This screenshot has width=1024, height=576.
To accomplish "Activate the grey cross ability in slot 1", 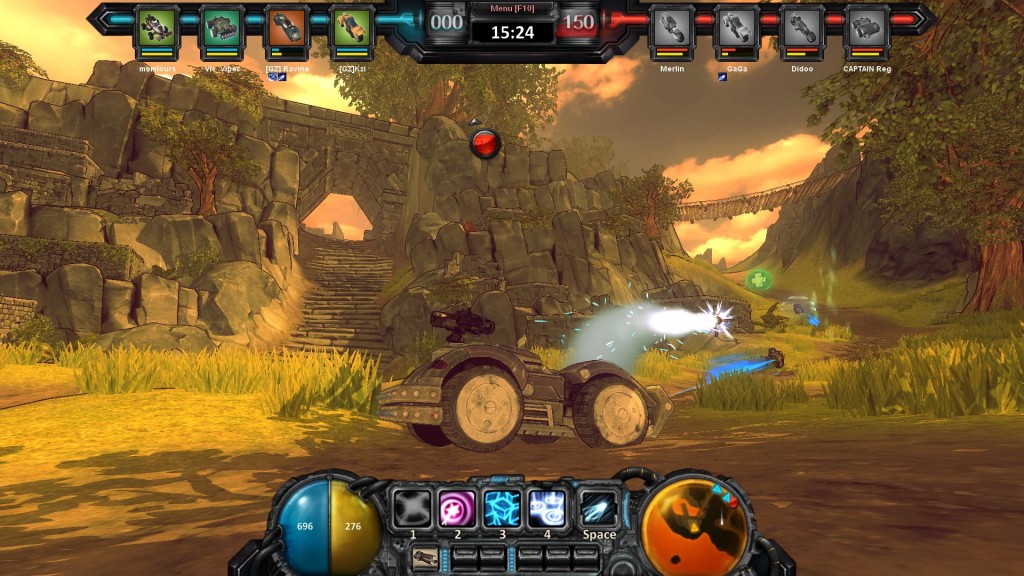I will tap(412, 508).
